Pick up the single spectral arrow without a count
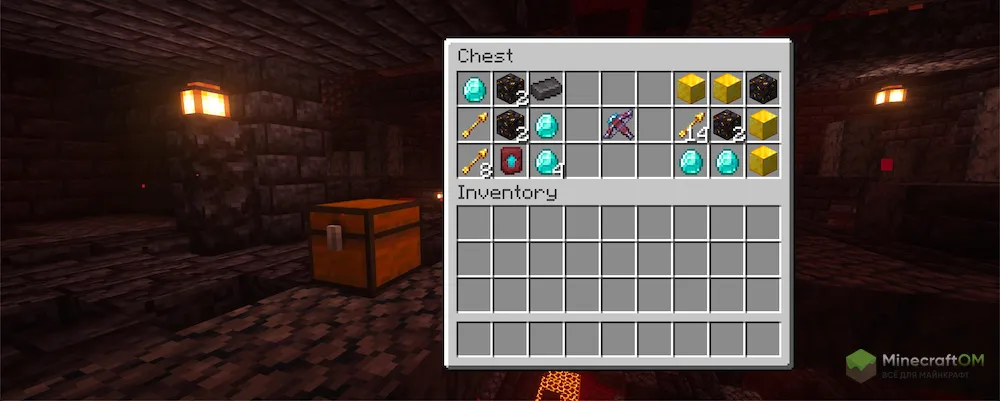Image resolution: width=1000 pixels, height=401 pixels. (474, 125)
